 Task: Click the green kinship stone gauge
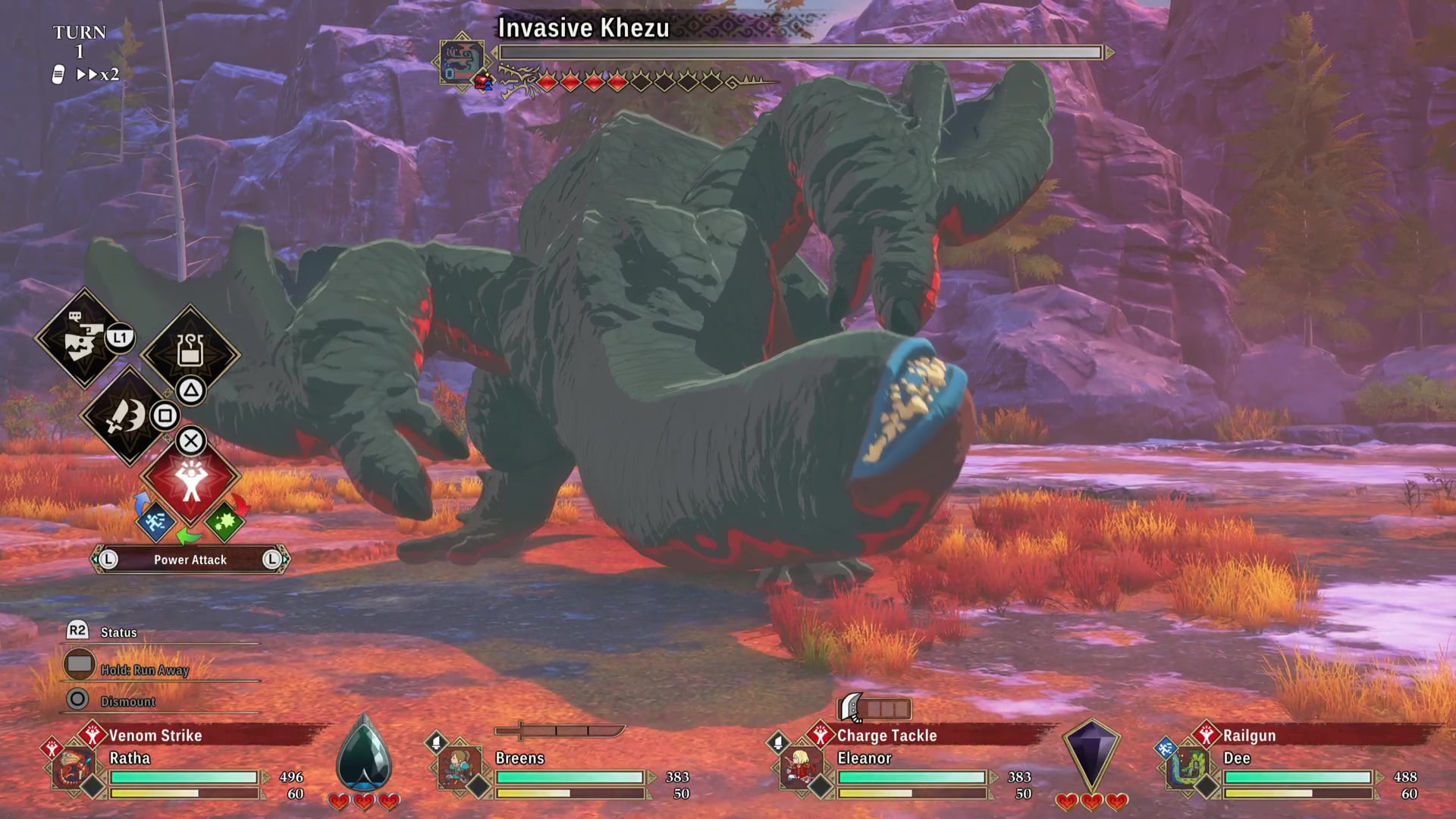(364, 755)
